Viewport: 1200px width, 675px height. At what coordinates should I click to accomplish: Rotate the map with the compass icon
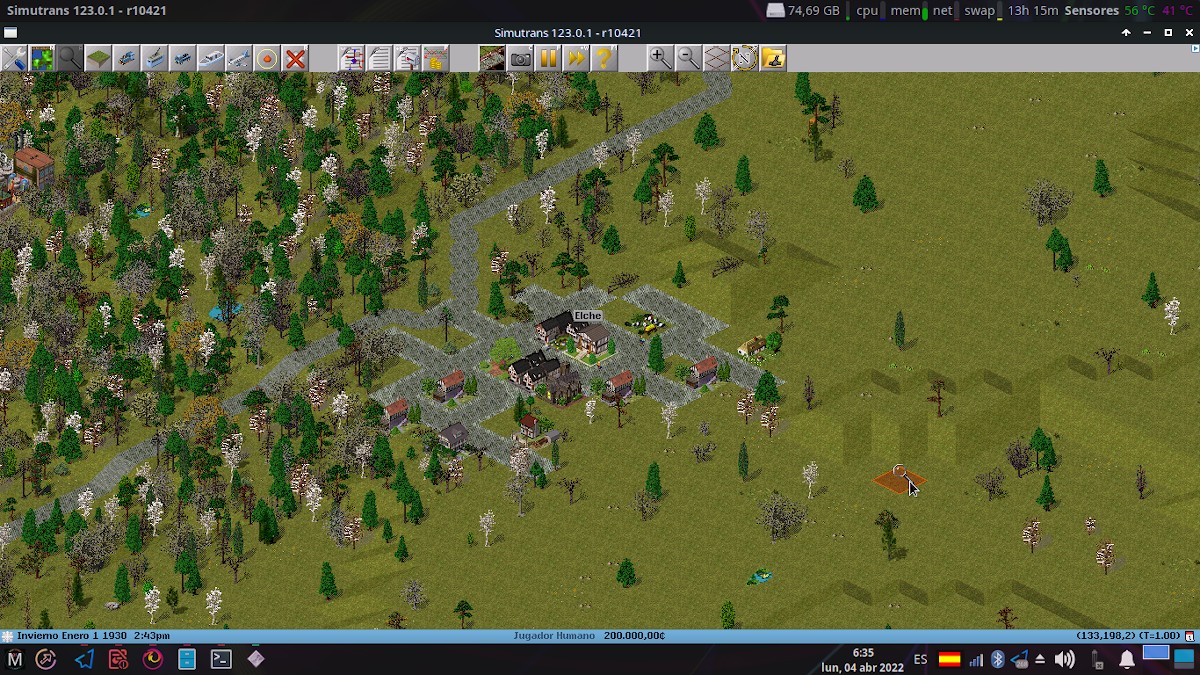pos(744,58)
